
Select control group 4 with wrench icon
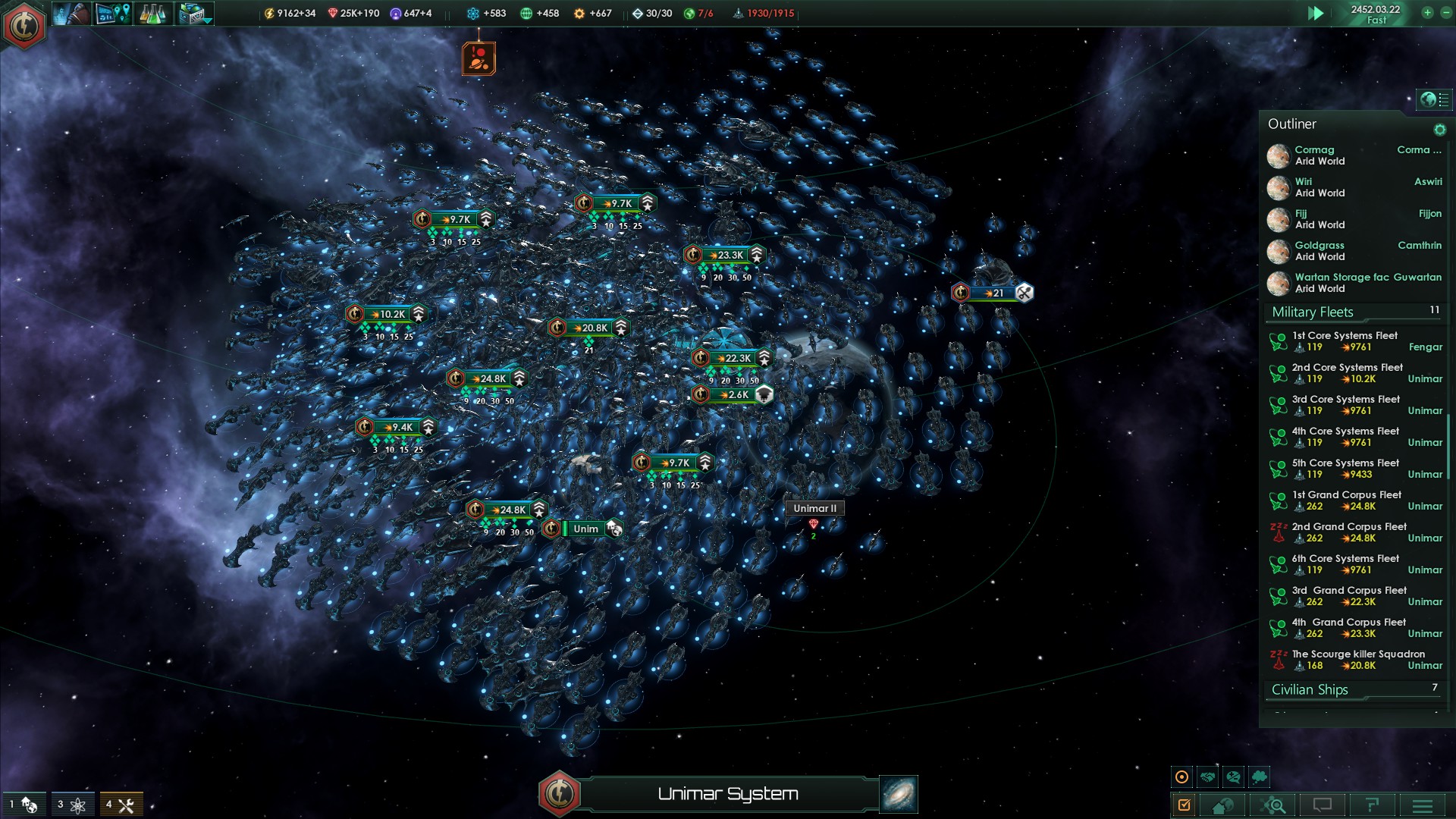pyautogui.click(x=121, y=805)
